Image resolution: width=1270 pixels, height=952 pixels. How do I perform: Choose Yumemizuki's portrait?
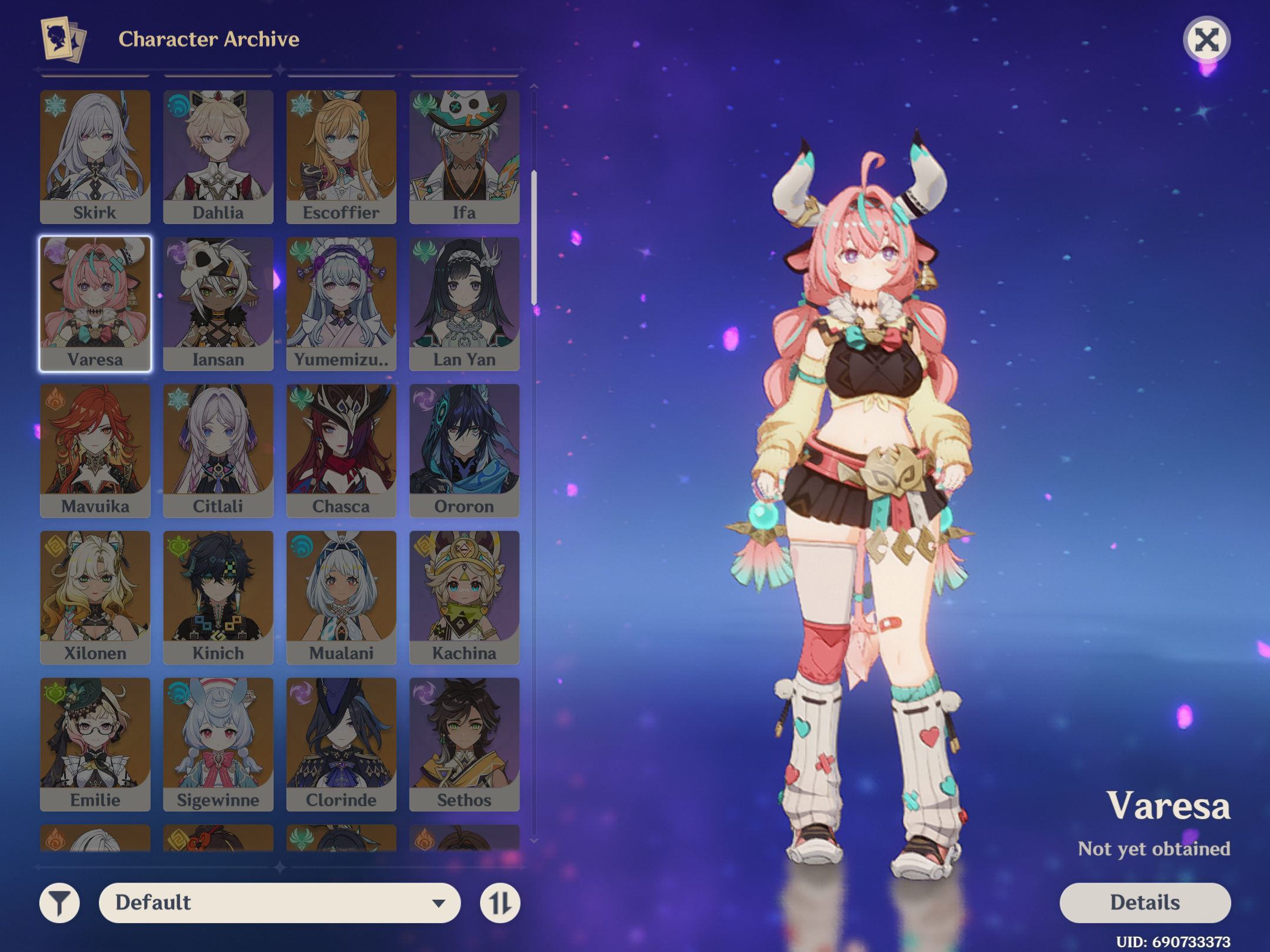[x=341, y=303]
